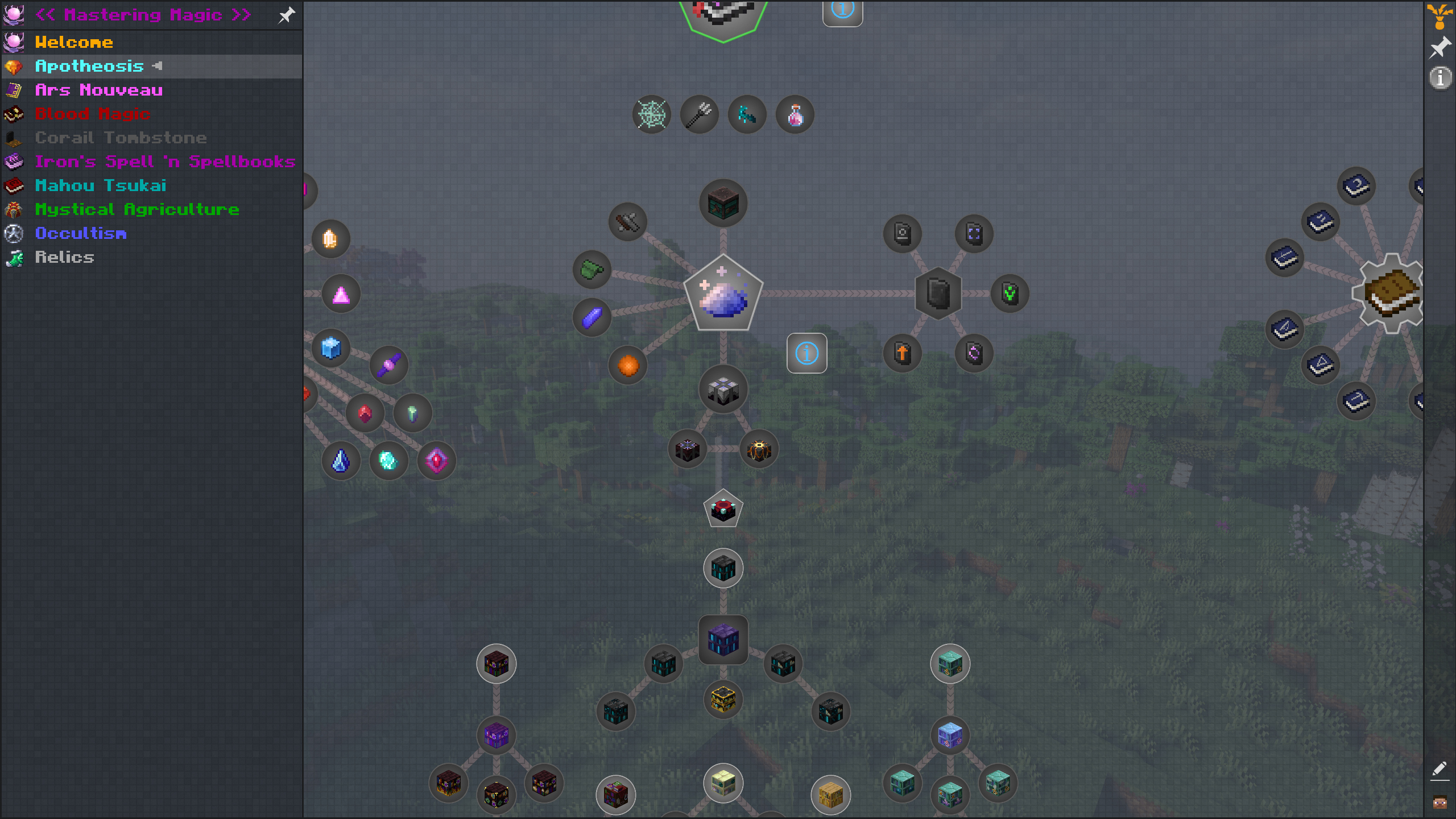Switch to the Ars Nouveau chapter
1456x819 pixels.
click(x=100, y=90)
